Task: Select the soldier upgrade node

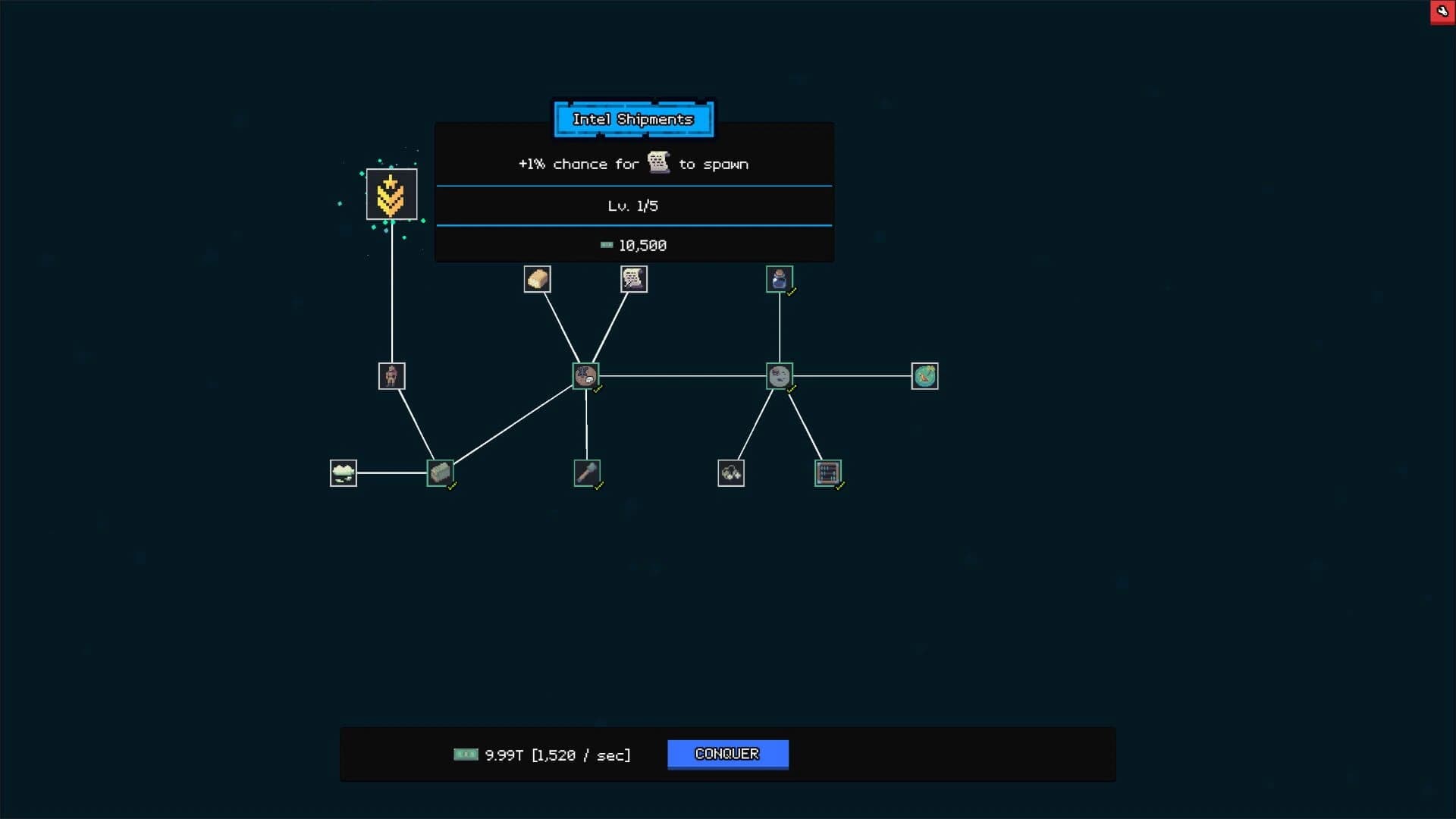Action: (391, 375)
